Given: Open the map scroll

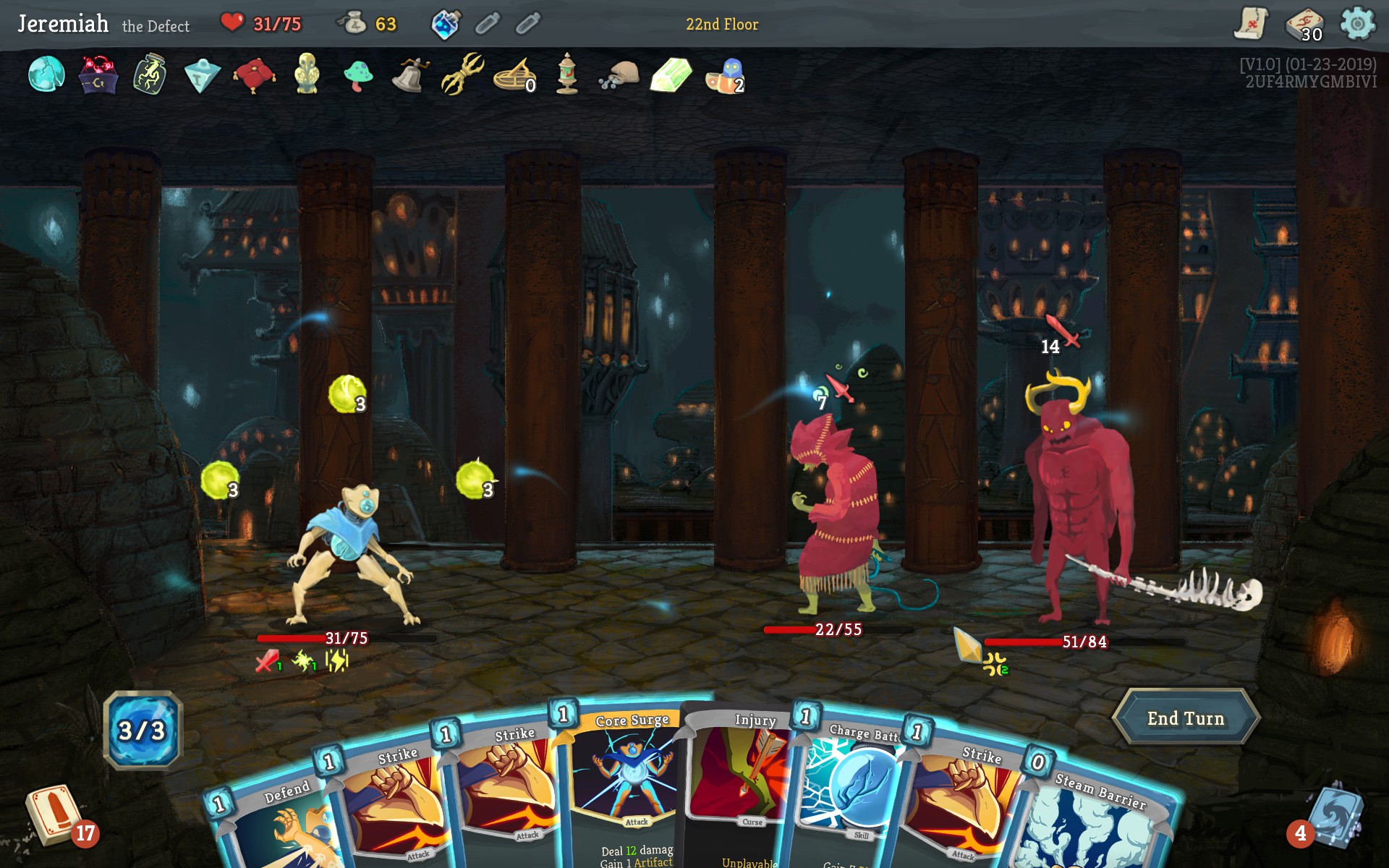Looking at the screenshot, I should 1251,24.
